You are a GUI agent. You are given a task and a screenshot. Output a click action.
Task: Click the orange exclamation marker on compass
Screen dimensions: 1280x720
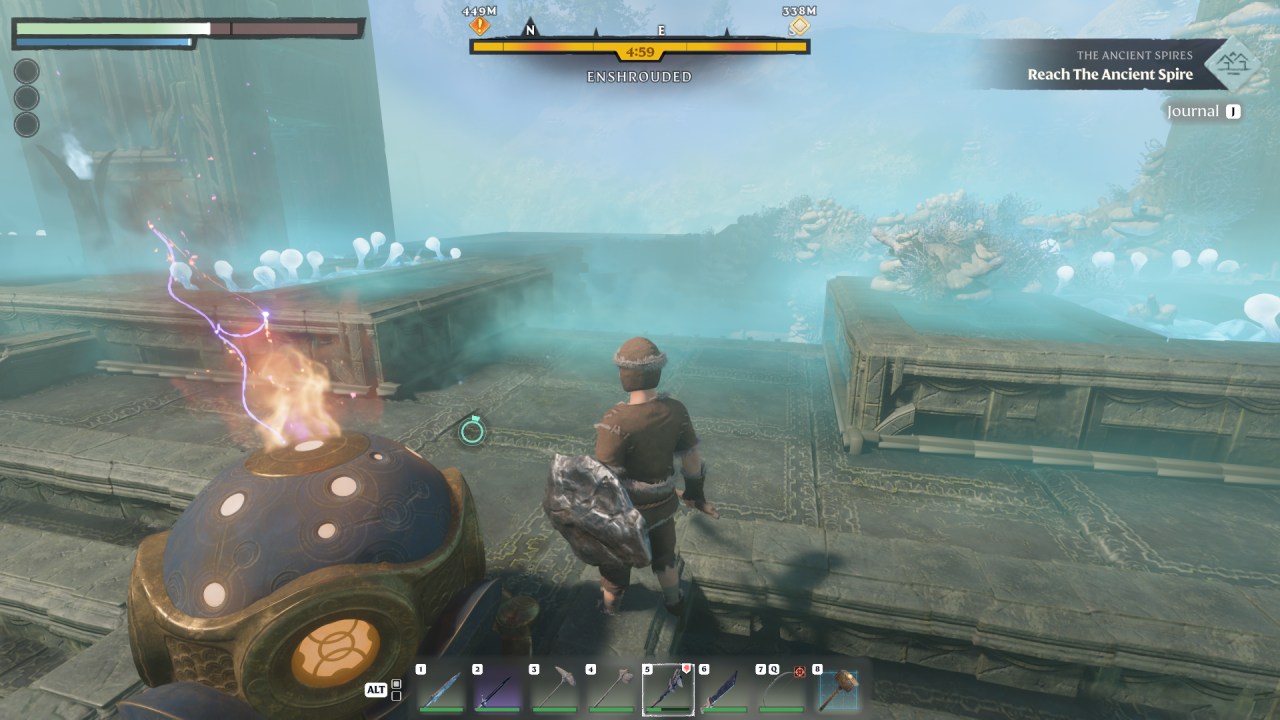pyautogui.click(x=480, y=26)
